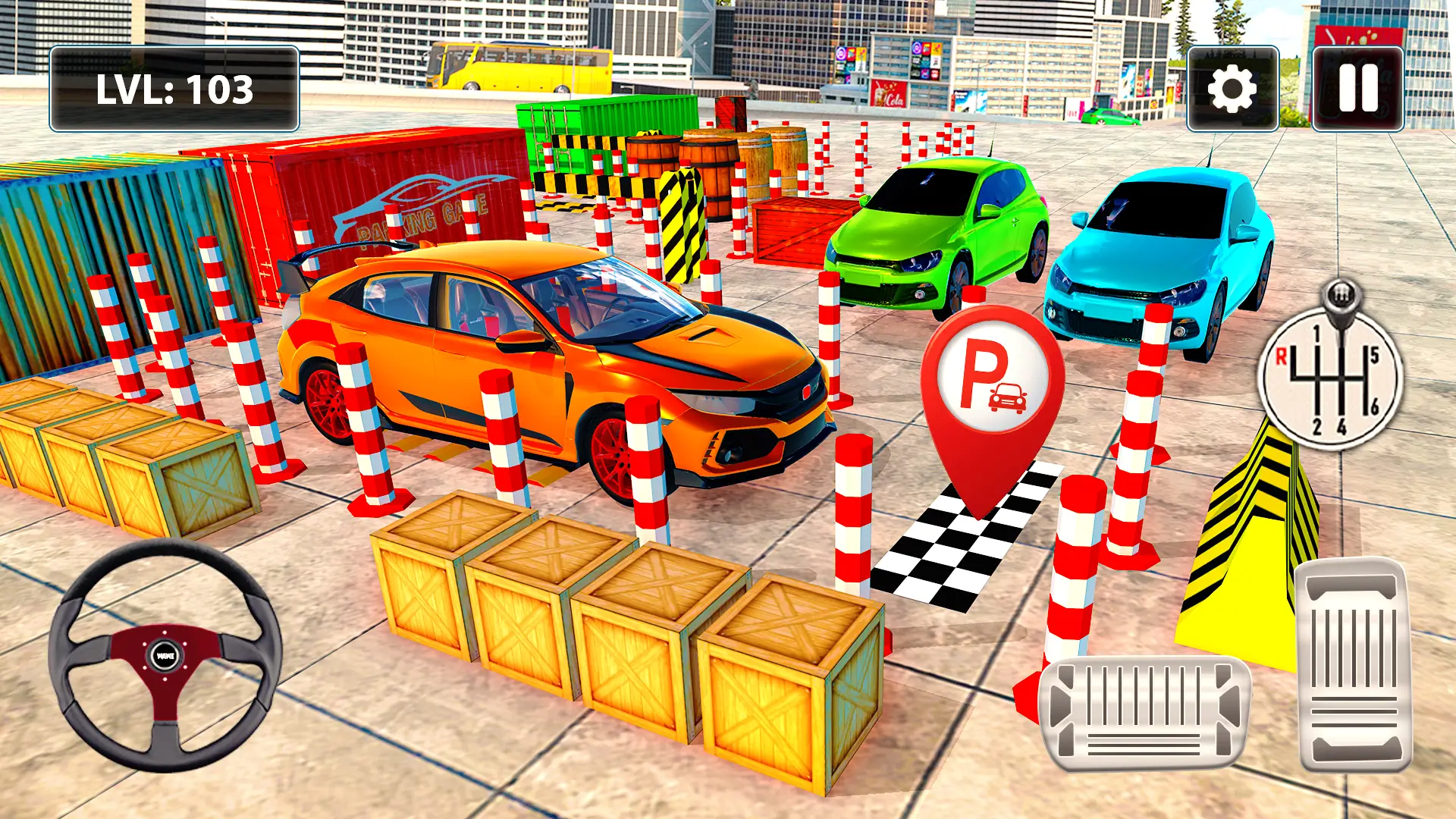Shift into reverse gear R
1456x819 pixels.
click(x=1281, y=357)
